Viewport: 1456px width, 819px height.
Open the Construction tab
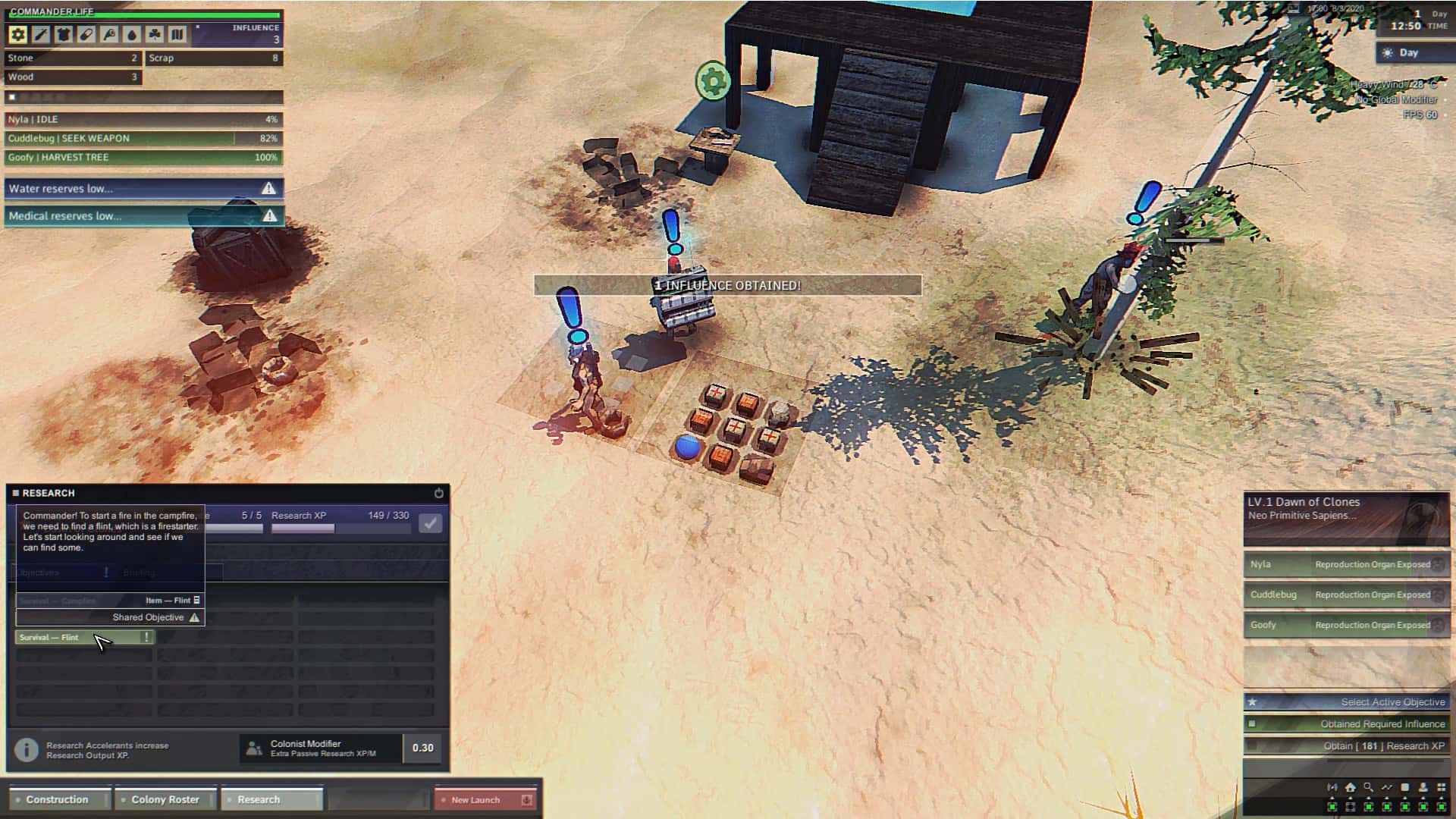pyautogui.click(x=56, y=799)
